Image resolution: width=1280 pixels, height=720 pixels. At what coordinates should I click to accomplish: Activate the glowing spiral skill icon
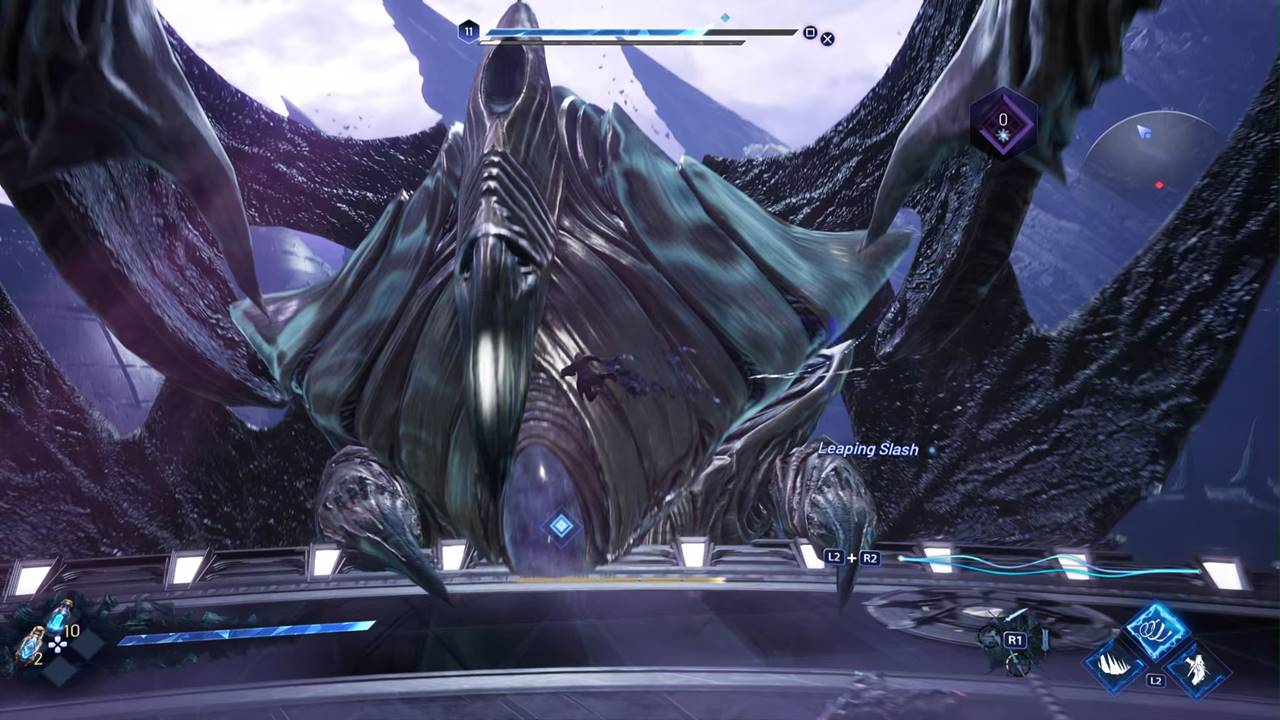[x=1157, y=631]
